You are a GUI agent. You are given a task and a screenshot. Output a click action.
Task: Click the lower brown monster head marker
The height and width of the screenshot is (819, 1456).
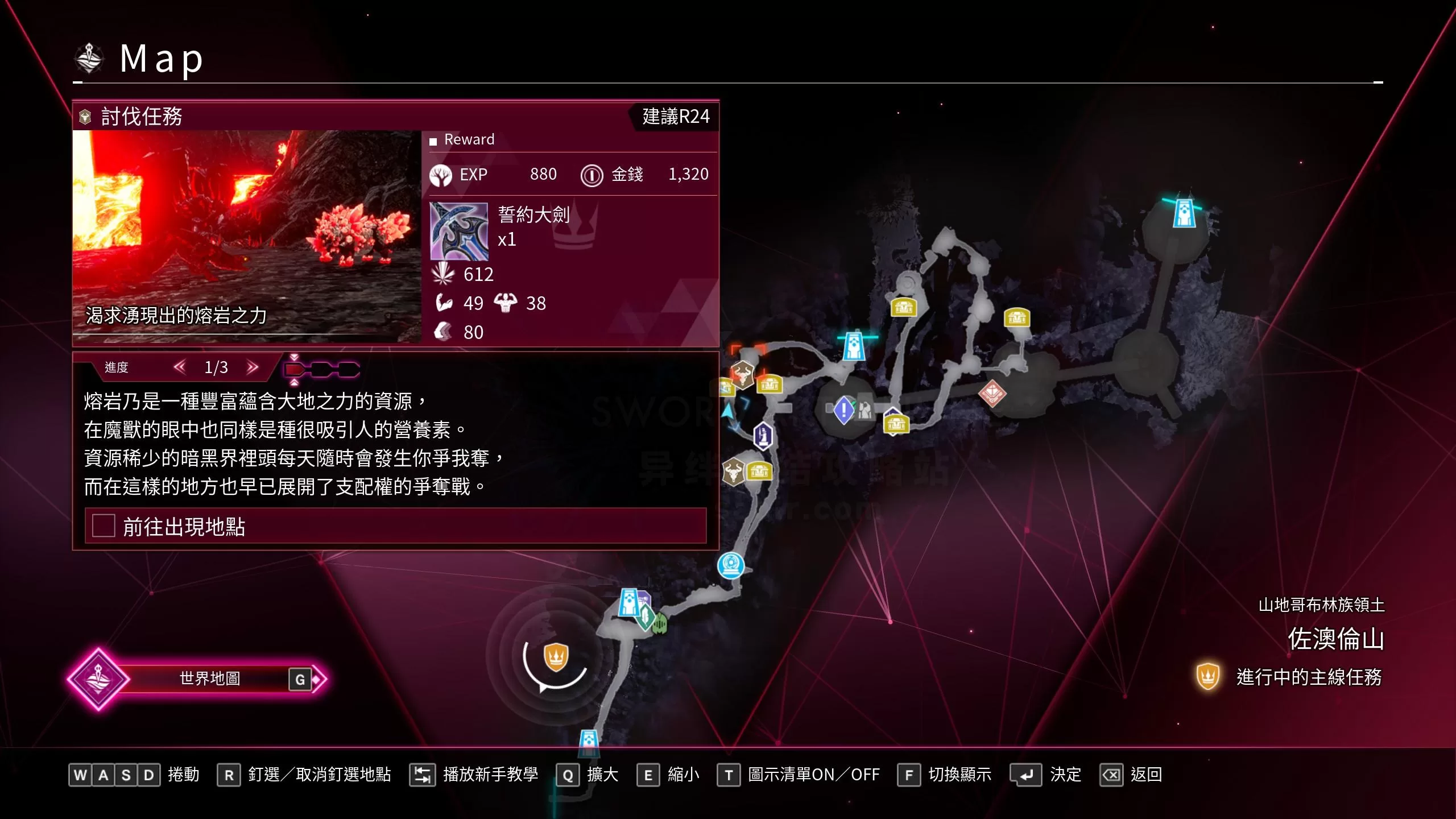pyautogui.click(x=733, y=471)
